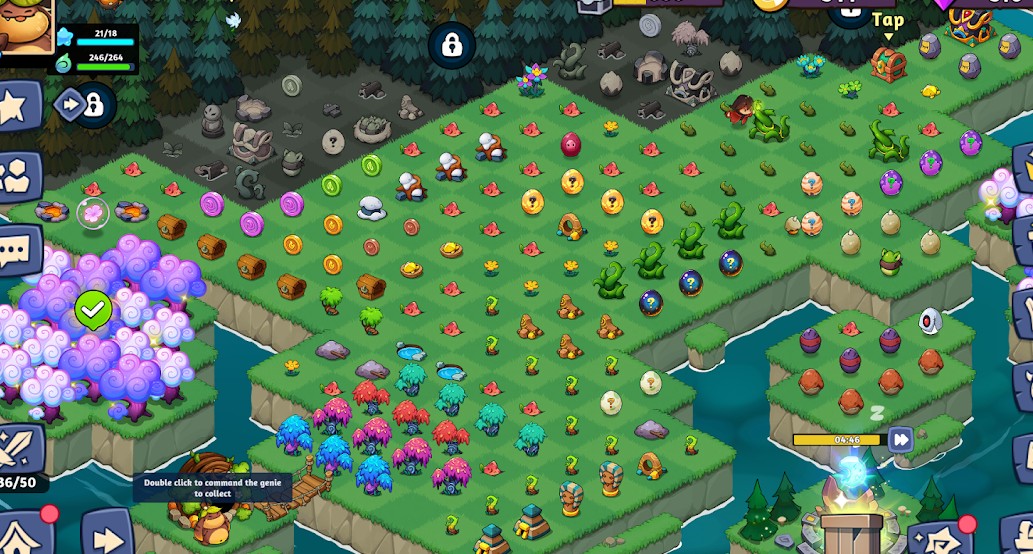Click the padlock on the locked forest
Screen dimensions: 1033x554
[452, 45]
